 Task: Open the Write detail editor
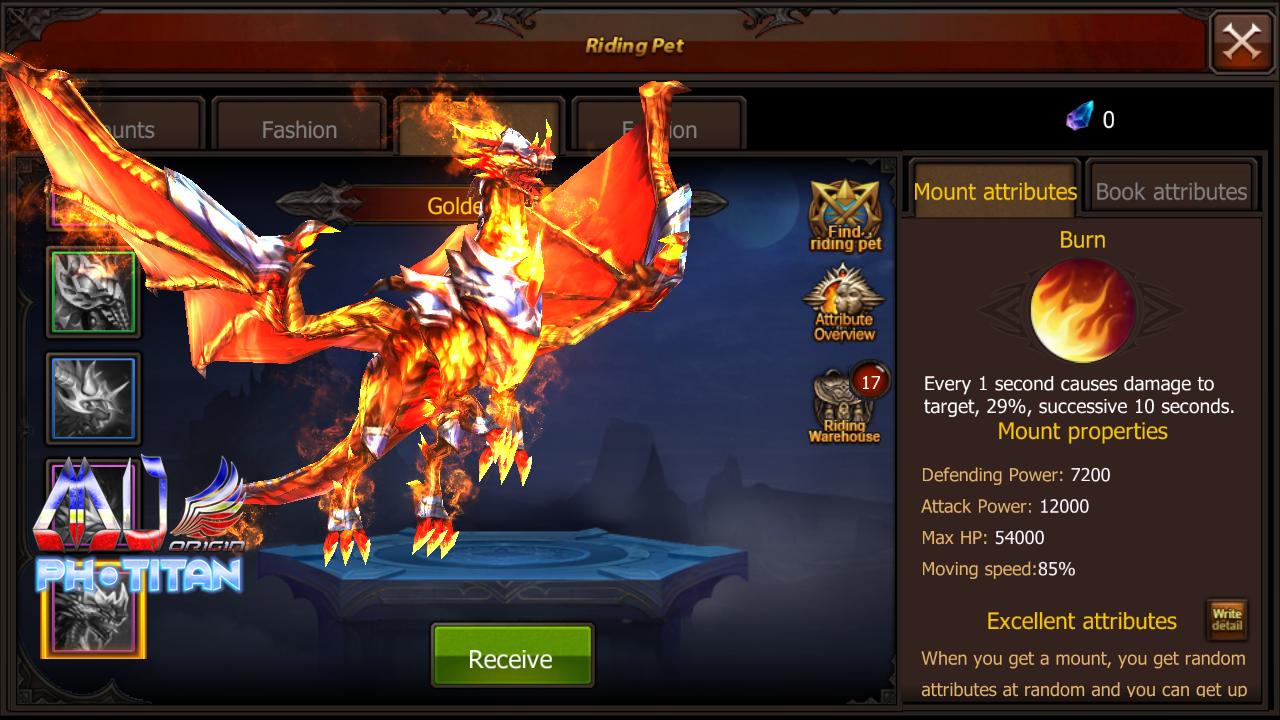(1226, 620)
